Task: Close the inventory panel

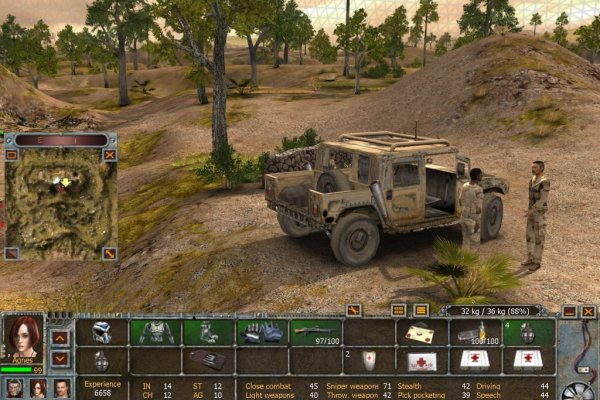Action: coord(588,311)
